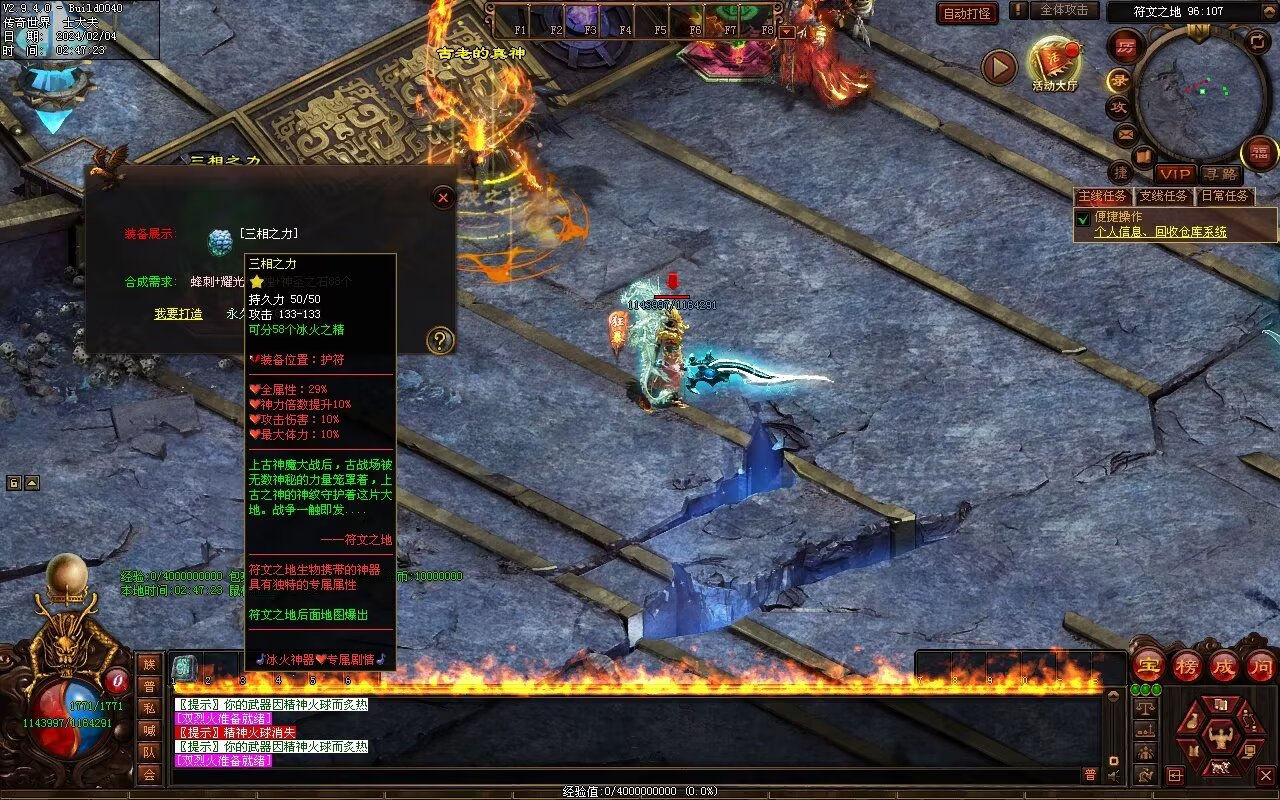Image resolution: width=1280 pixels, height=800 pixels.
Task: Toggle the 自动打怪 auto-fight button
Action: 967,13
